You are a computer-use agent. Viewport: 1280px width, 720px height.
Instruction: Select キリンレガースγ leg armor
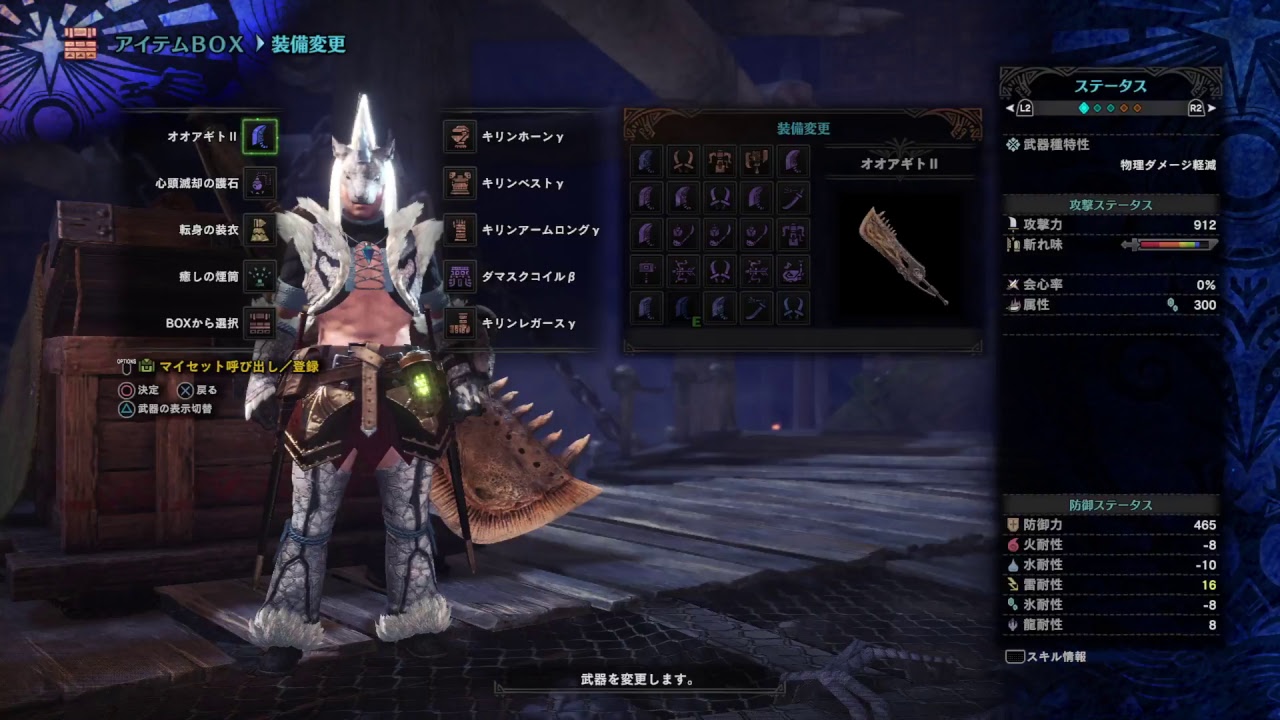coord(460,324)
